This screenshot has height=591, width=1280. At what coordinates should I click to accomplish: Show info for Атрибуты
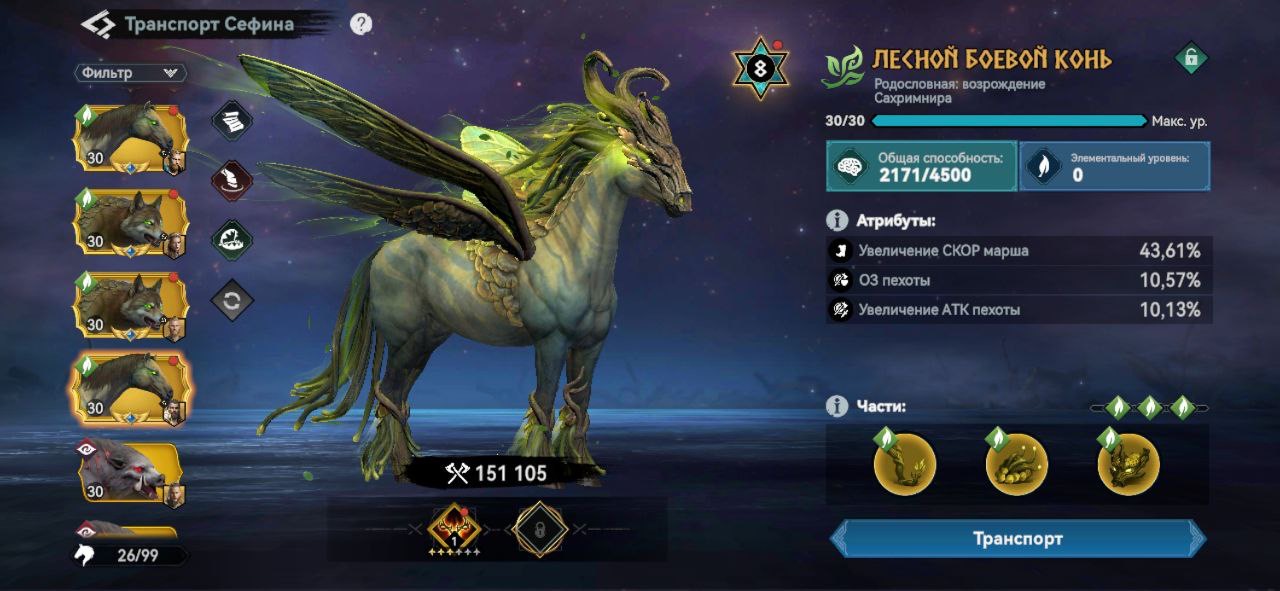(x=837, y=220)
